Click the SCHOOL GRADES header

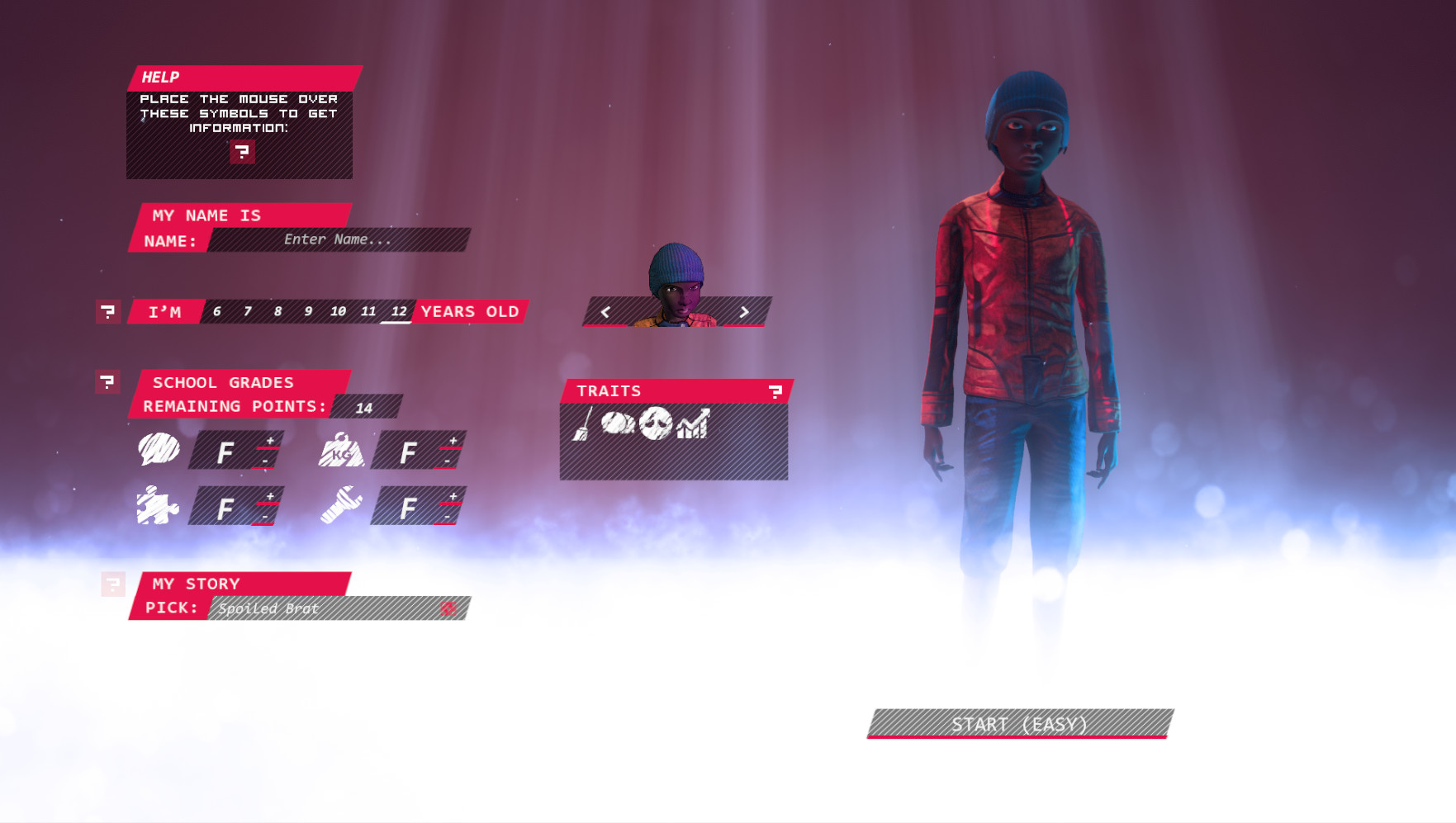223,382
